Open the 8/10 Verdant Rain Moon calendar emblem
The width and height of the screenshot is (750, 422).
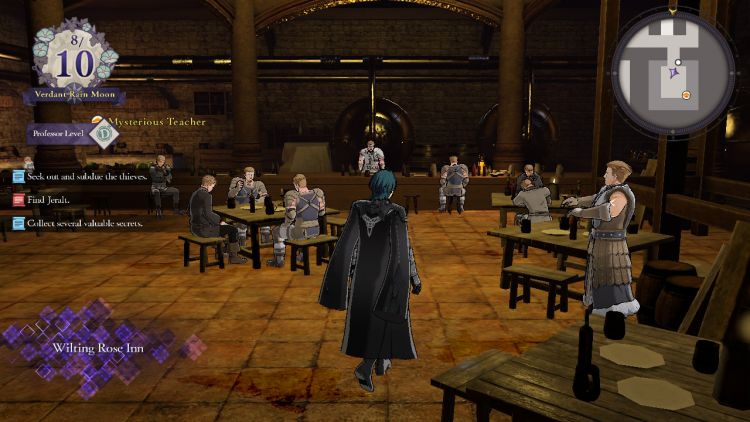pyautogui.click(x=74, y=59)
